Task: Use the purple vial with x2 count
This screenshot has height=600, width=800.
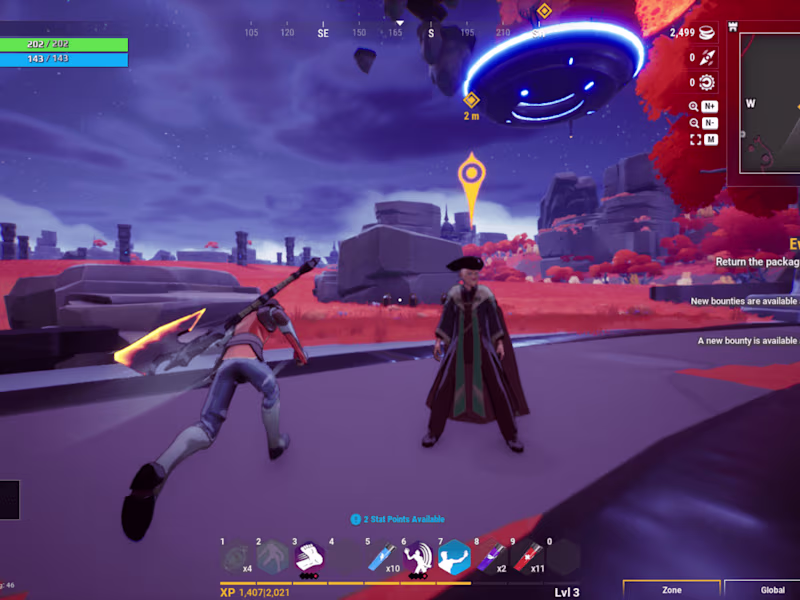Action: [491, 557]
